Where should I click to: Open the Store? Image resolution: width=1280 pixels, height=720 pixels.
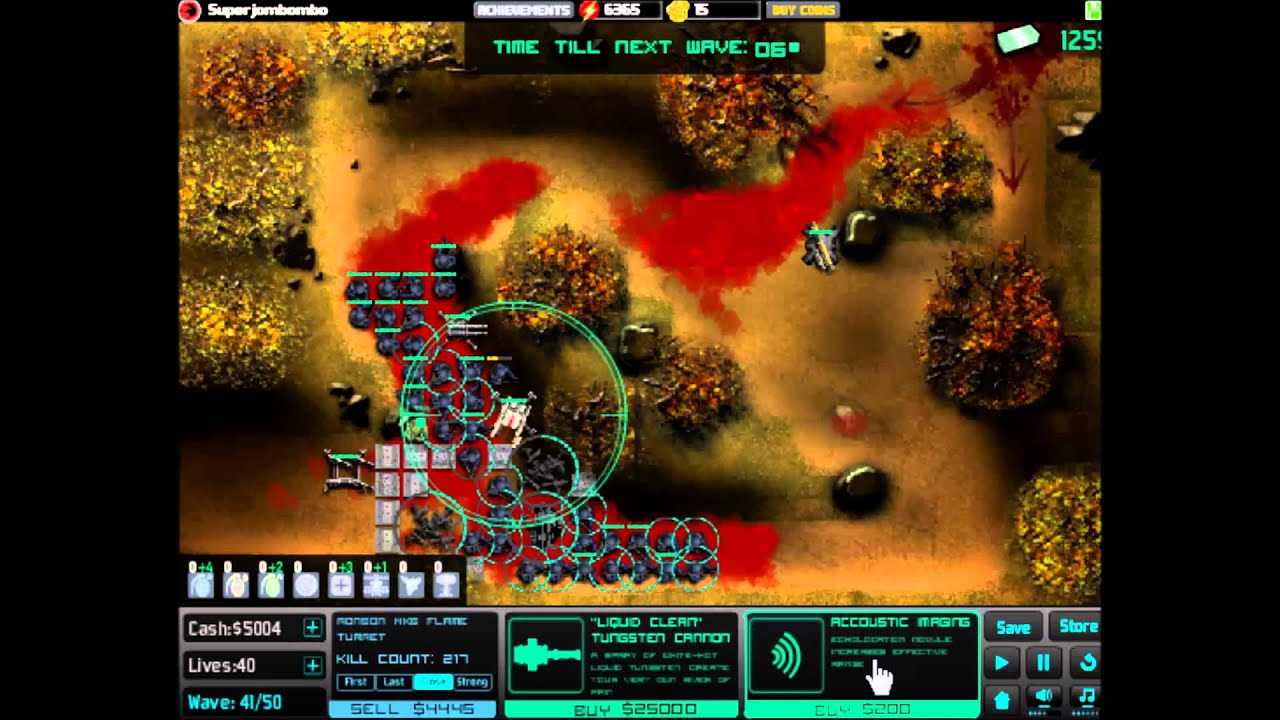pos(1077,627)
